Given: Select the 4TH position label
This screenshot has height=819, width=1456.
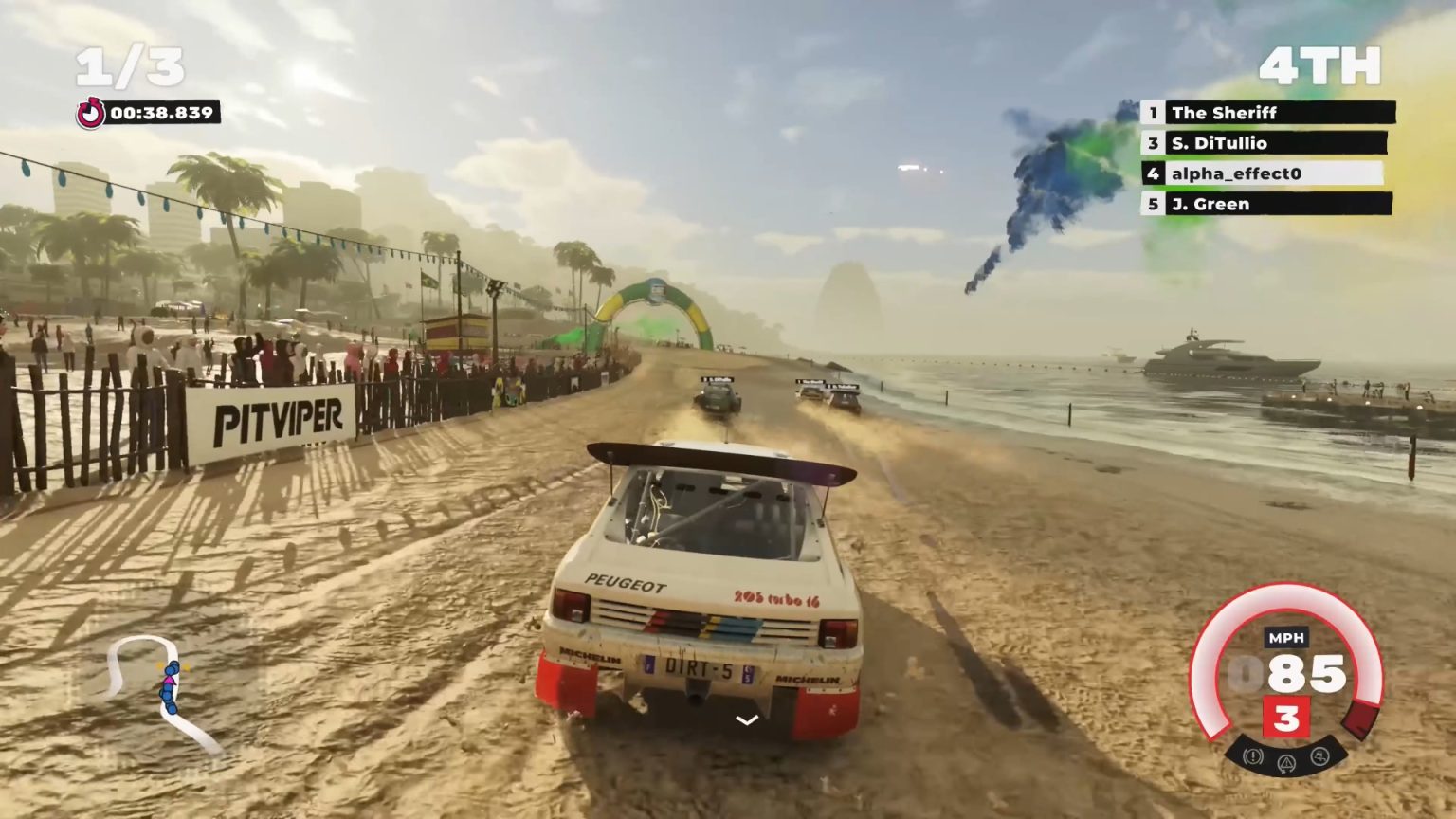Looking at the screenshot, I should pyautogui.click(x=1321, y=64).
